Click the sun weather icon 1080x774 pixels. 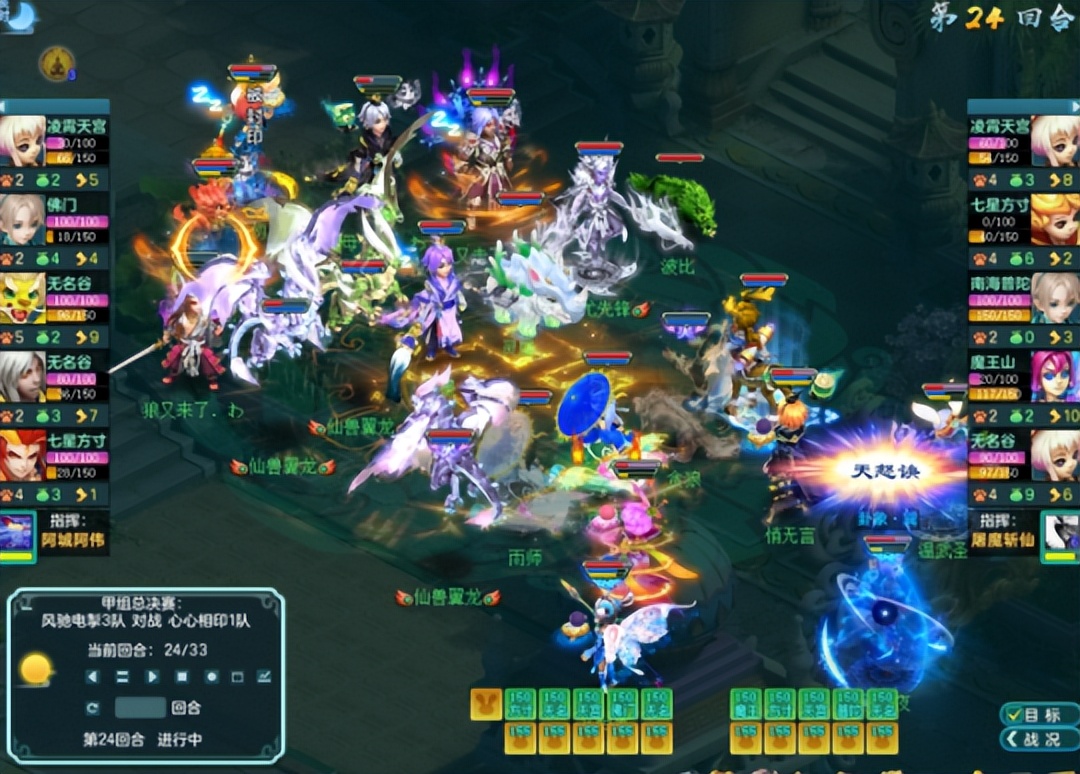pyautogui.click(x=36, y=669)
